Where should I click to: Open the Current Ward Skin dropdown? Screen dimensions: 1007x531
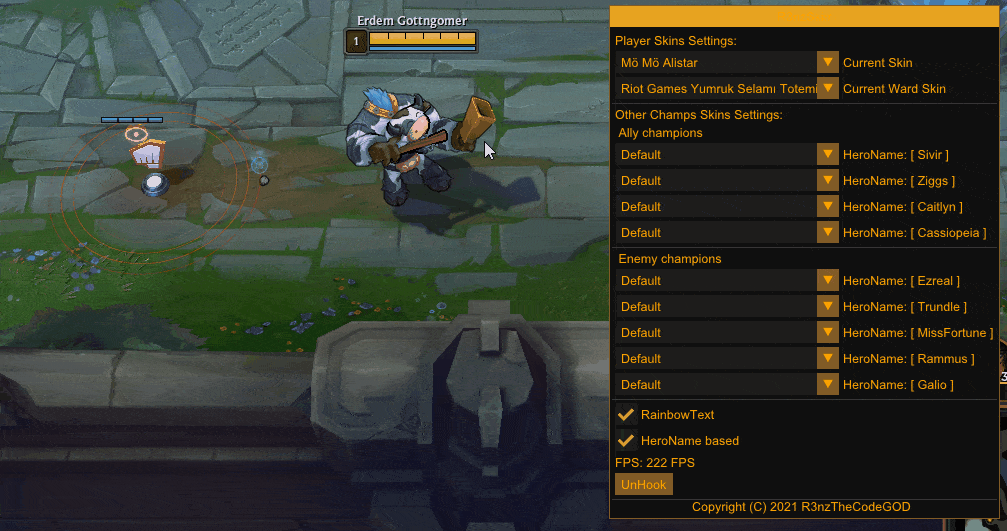827,89
